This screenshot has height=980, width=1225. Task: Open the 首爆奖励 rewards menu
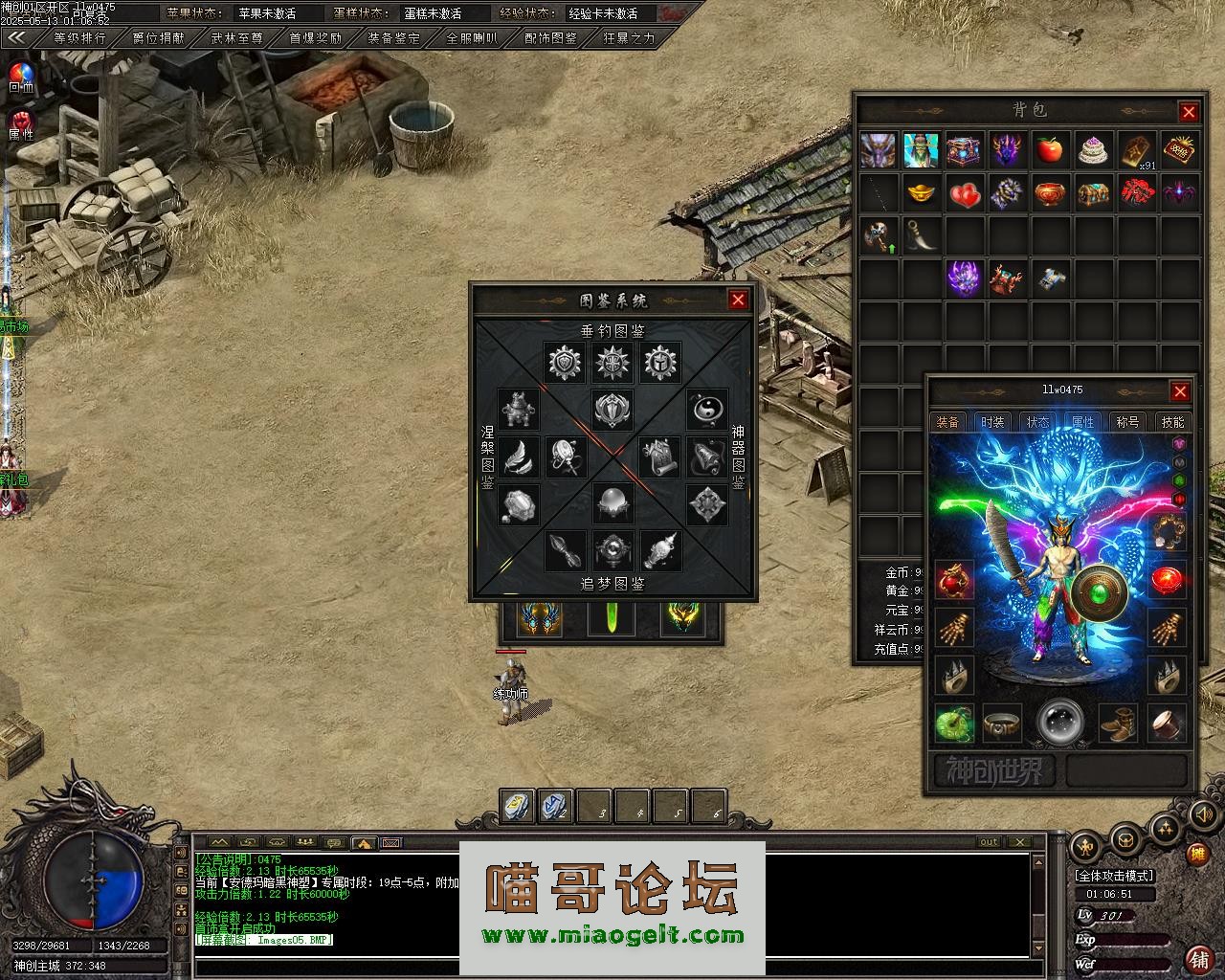tap(316, 38)
